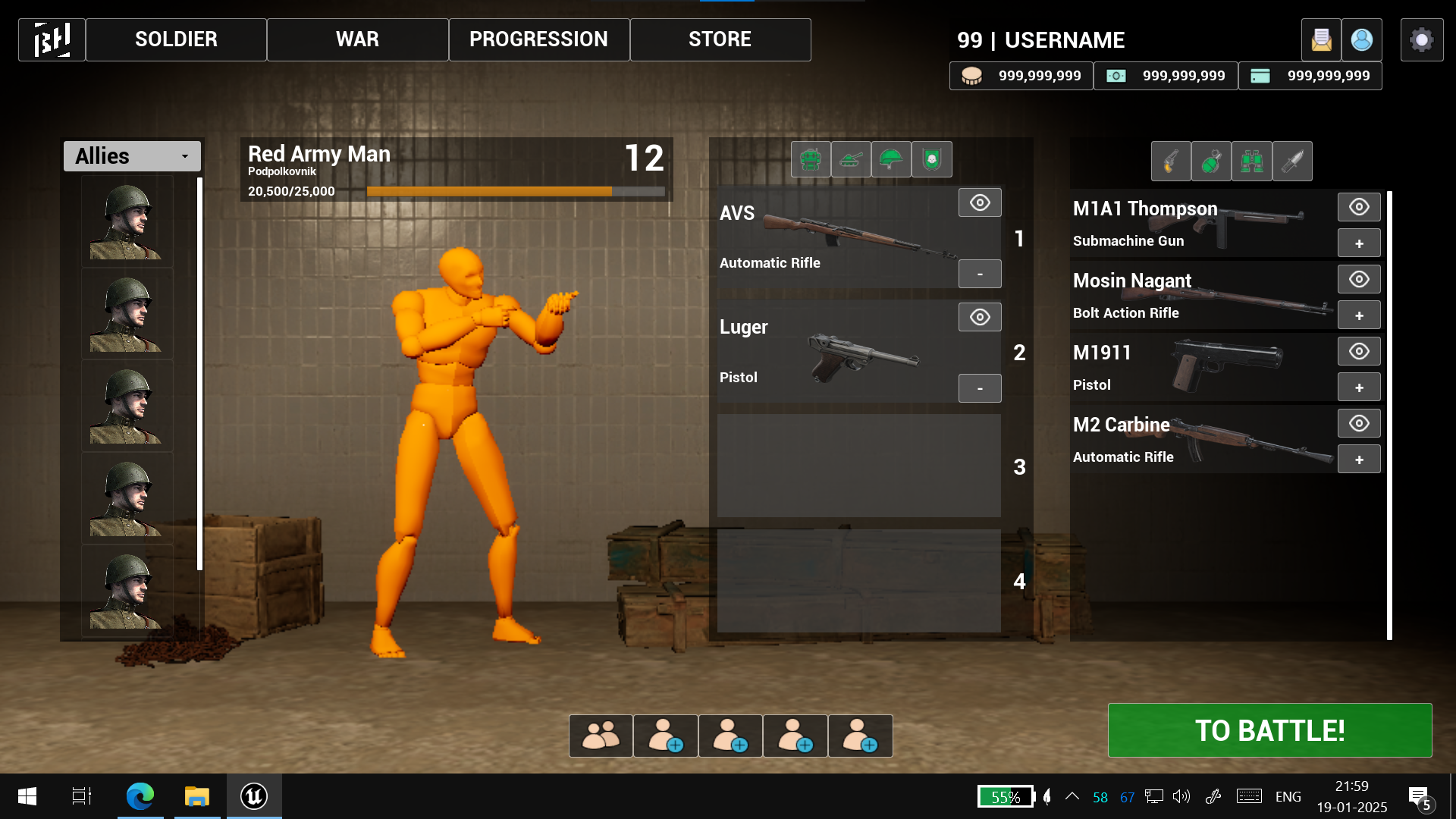
Task: Add the M1A1 Thompson with plus button
Action: pyautogui.click(x=1359, y=243)
